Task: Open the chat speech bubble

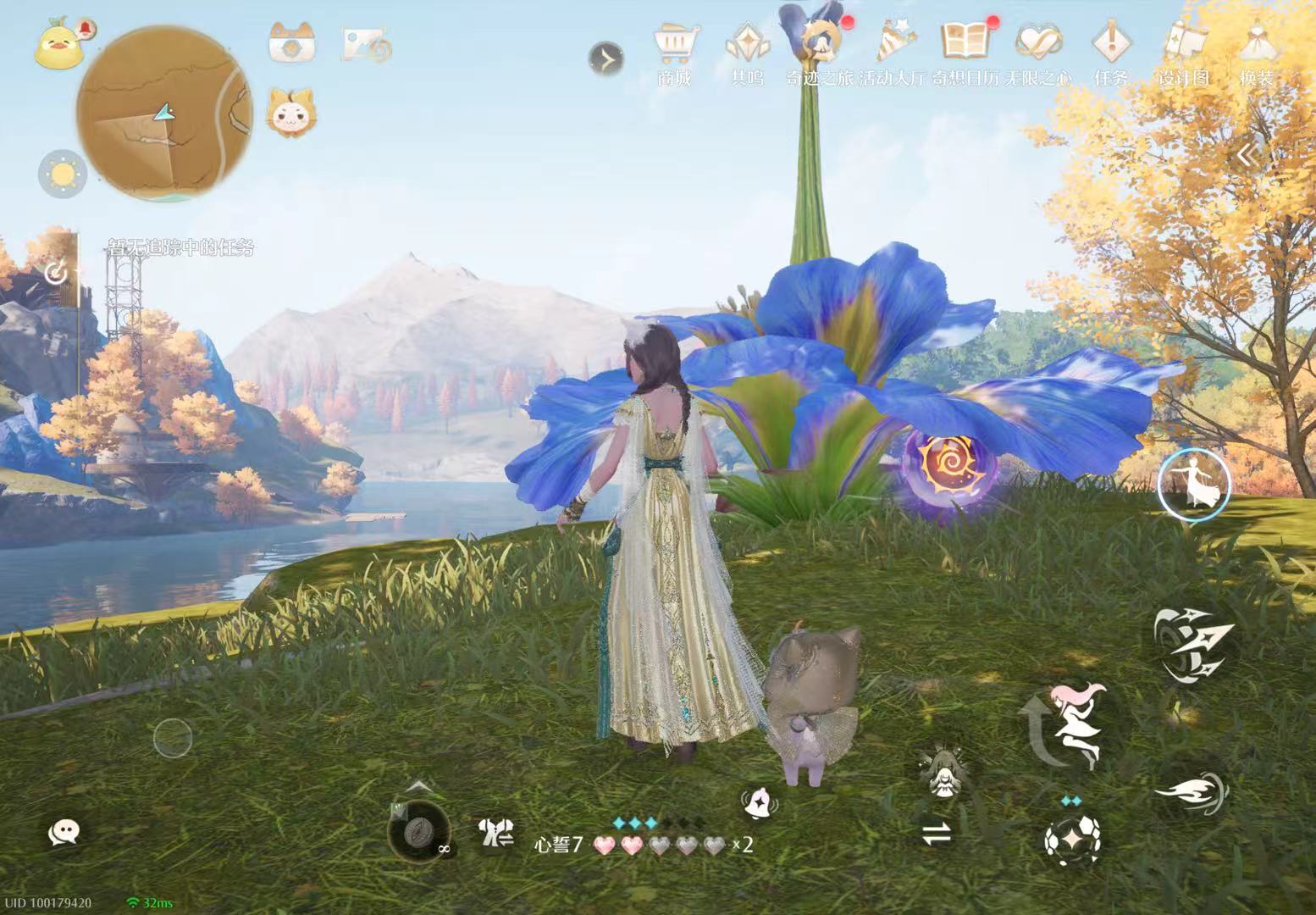Action: point(64,833)
